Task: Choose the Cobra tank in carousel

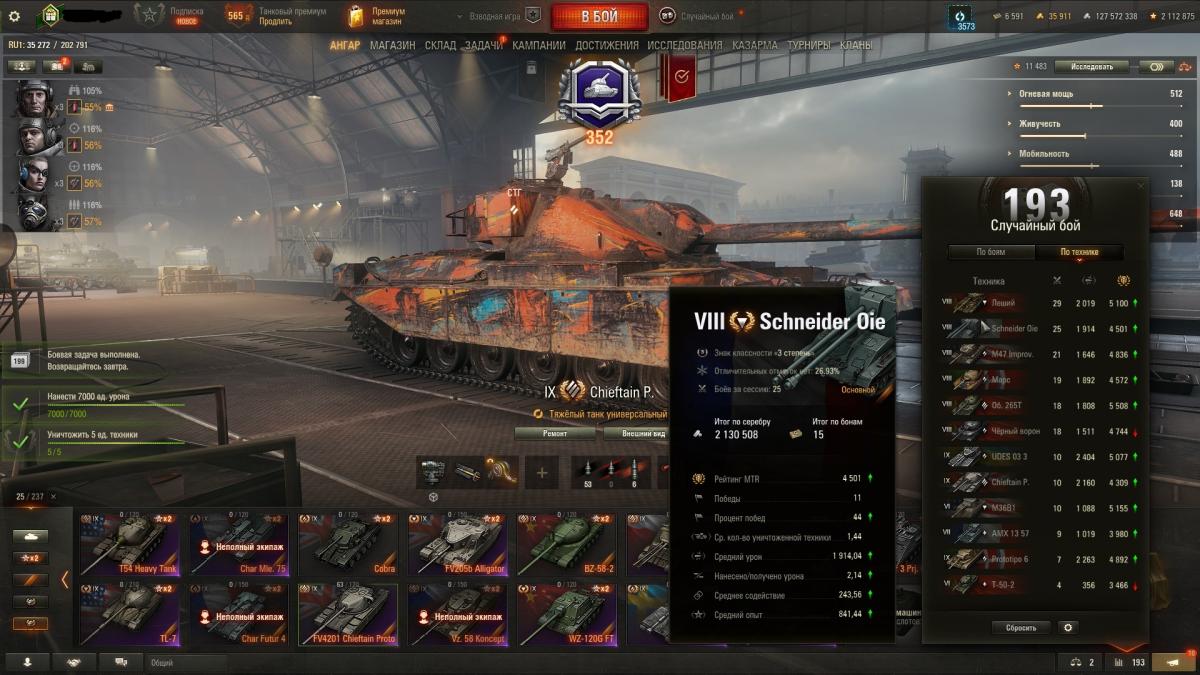Action: pos(347,545)
